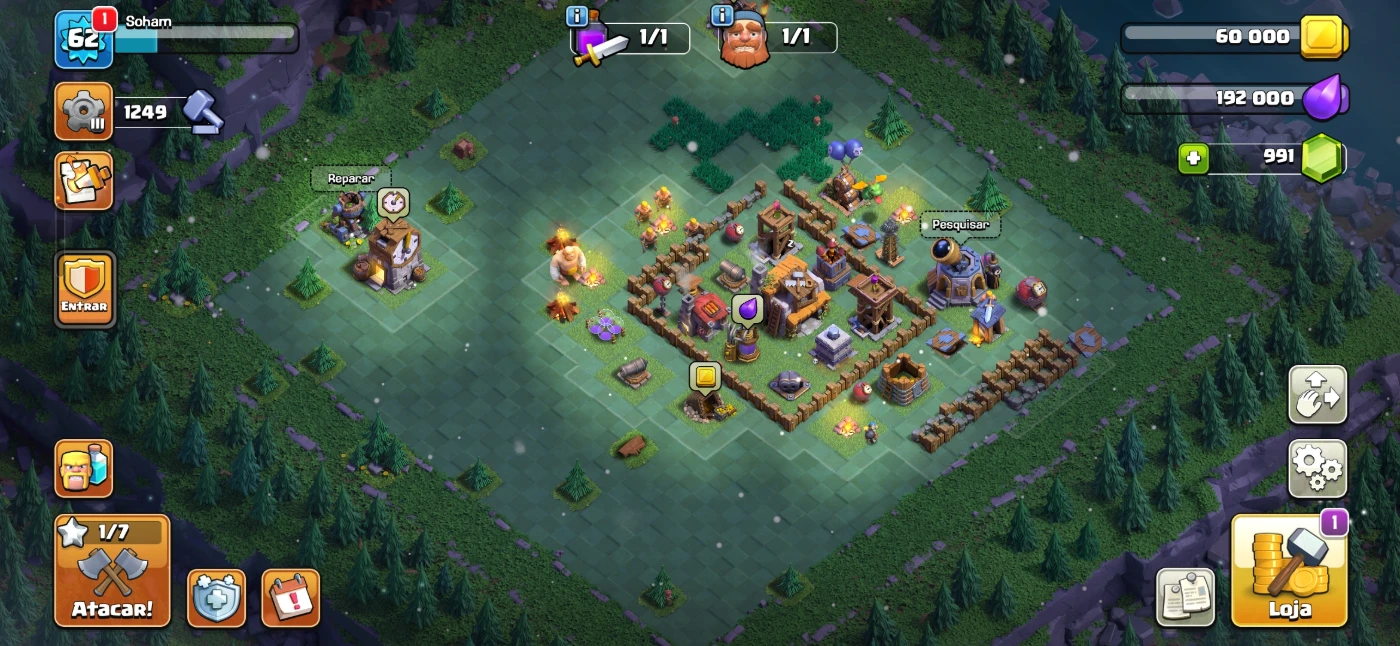This screenshot has width=1400, height=646.
Task: Tap the Reparar repair label
Action: coord(351,179)
